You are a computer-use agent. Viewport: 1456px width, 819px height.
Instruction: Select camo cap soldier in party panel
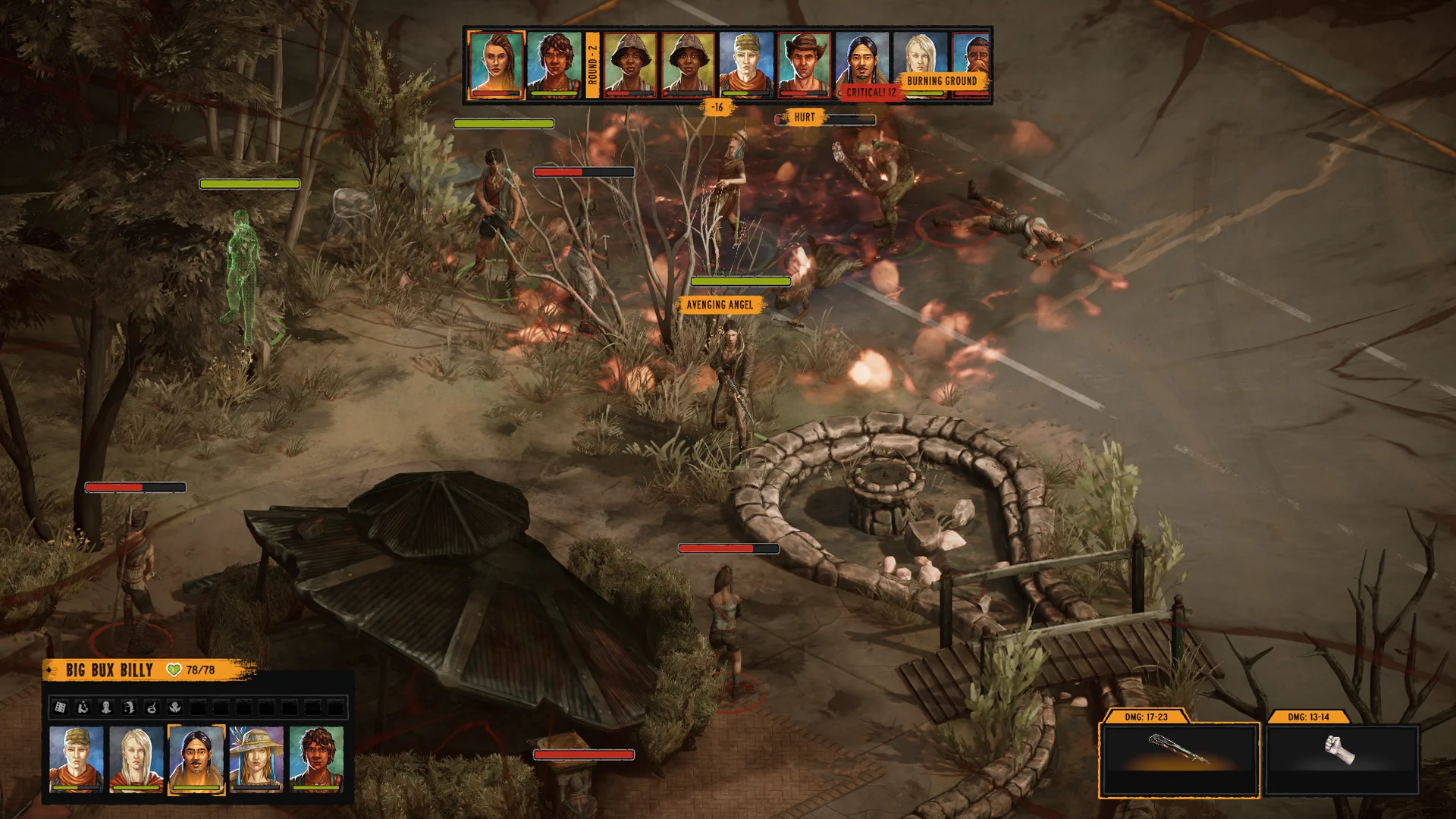(76, 758)
